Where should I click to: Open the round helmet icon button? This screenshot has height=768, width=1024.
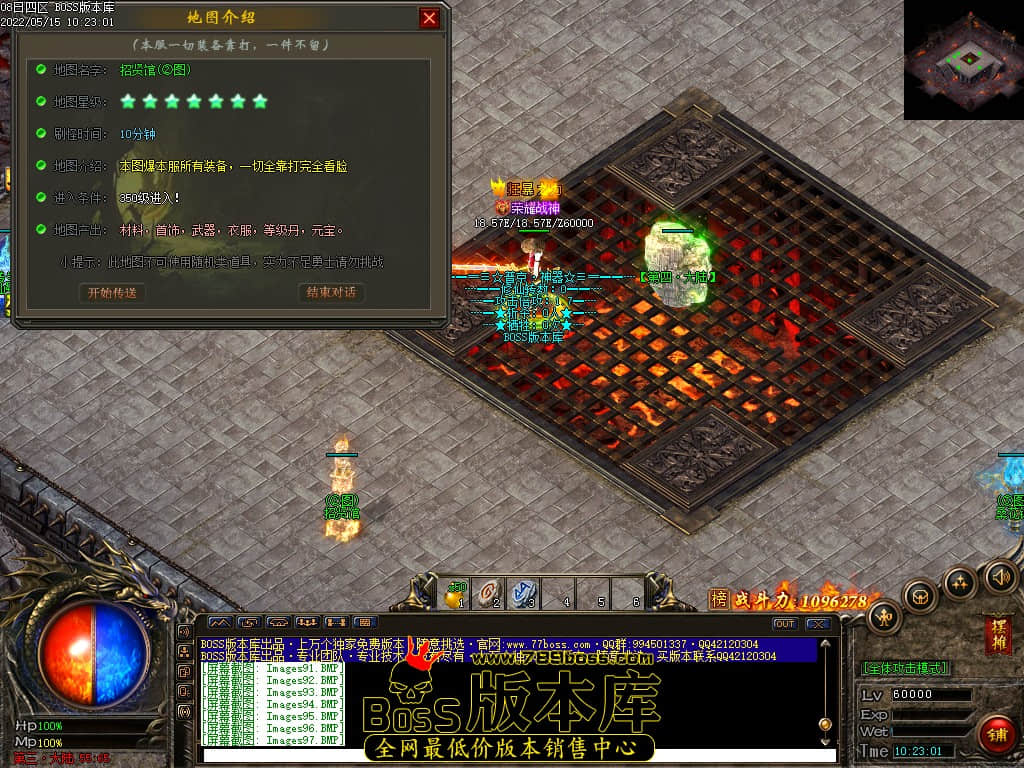(x=919, y=597)
